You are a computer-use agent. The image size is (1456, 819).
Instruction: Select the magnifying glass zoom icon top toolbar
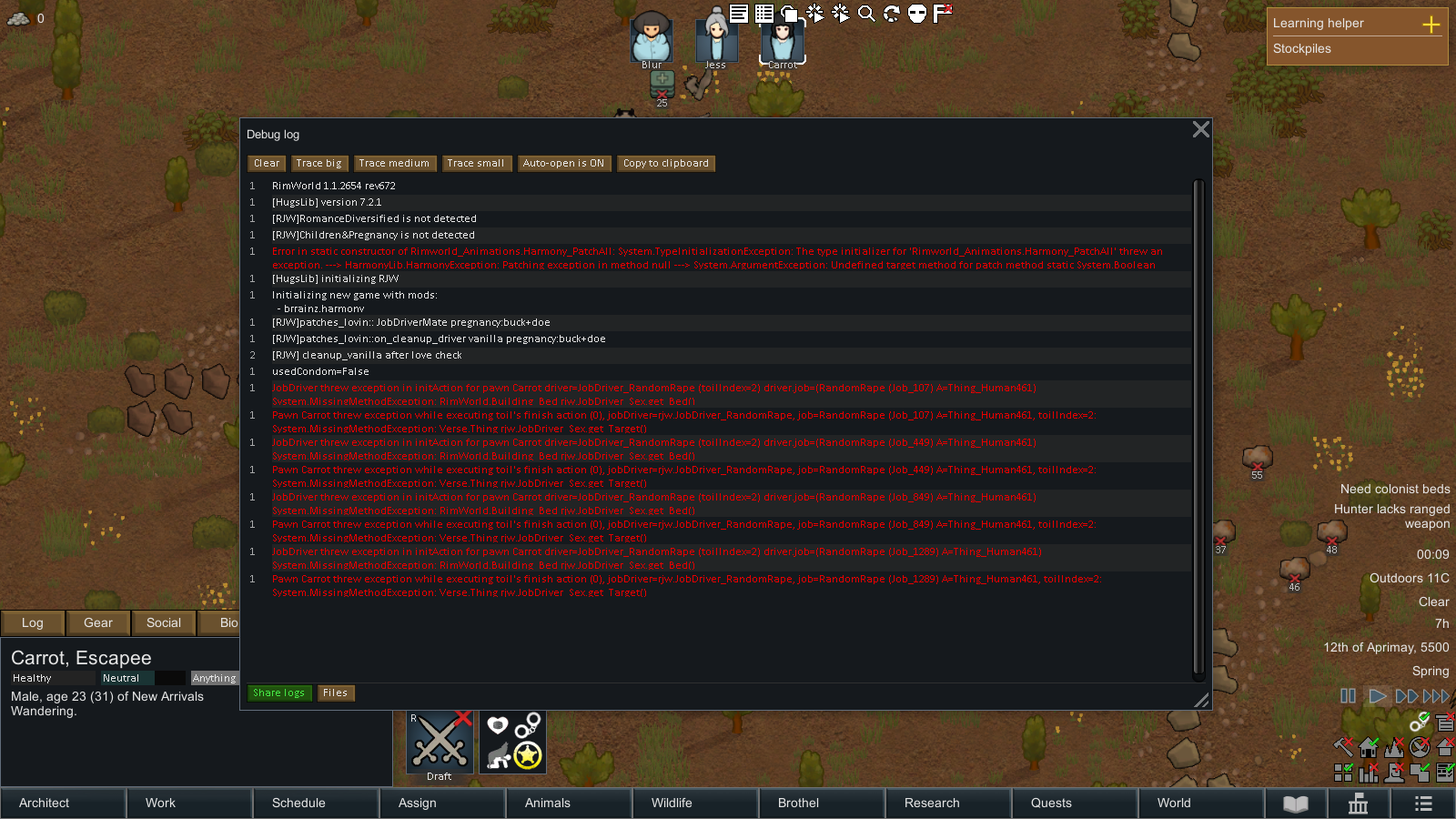[865, 14]
